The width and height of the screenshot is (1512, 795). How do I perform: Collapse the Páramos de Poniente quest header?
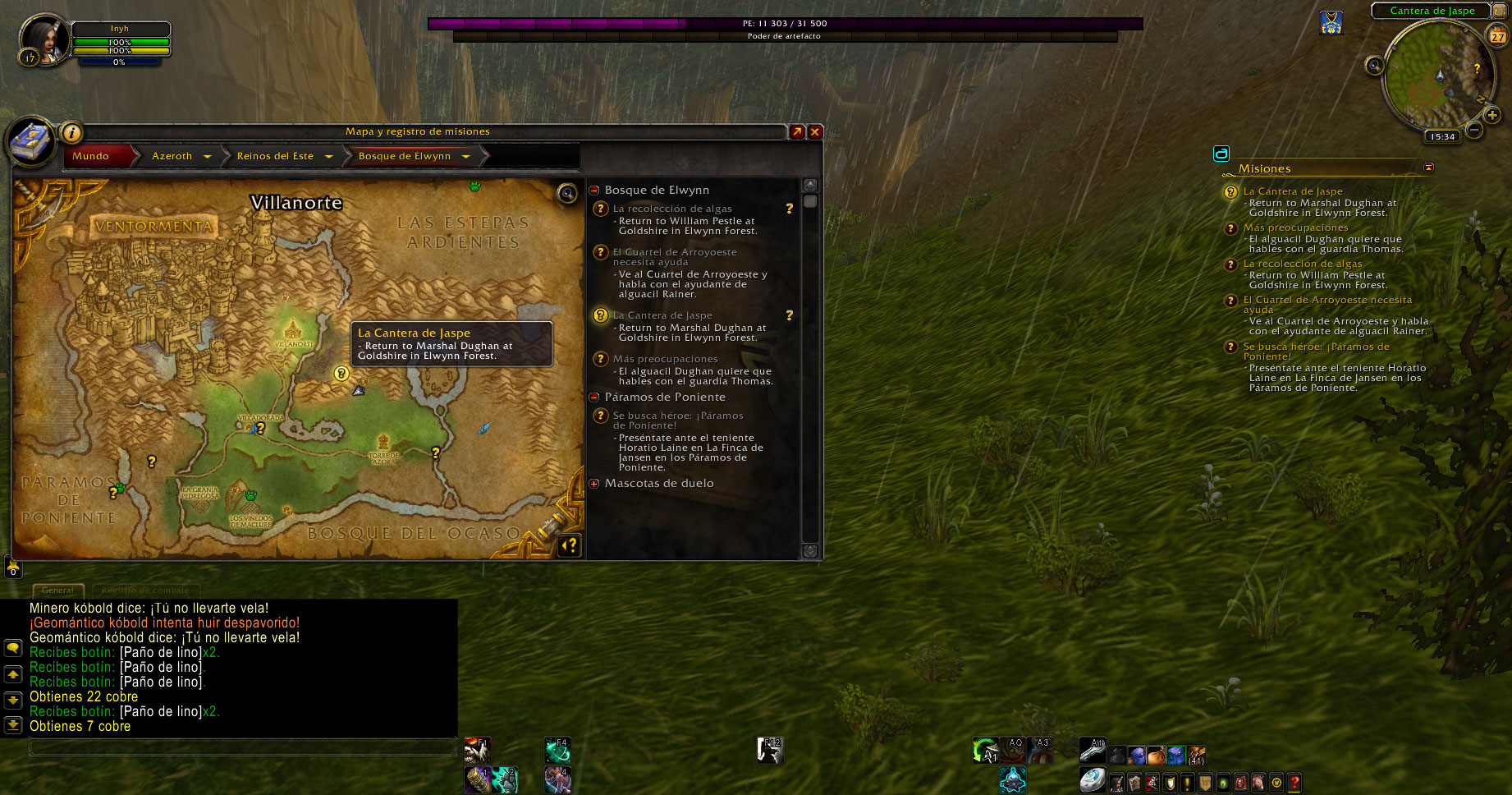click(x=594, y=397)
